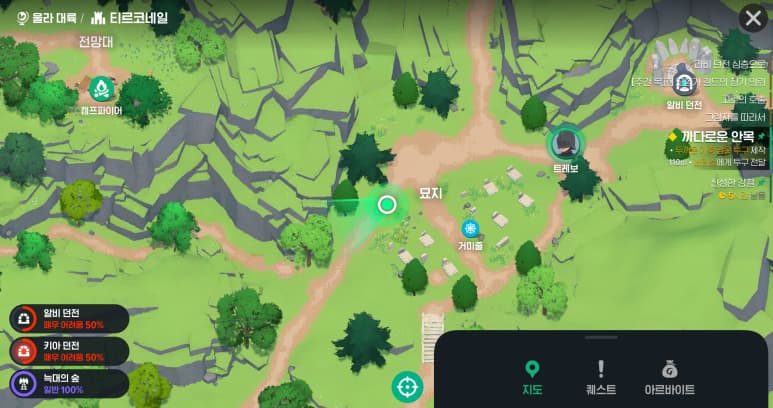The width and height of the screenshot is (773, 408).
Task: Open the 퀘스트 (Quest) tab
Action: [x=601, y=377]
